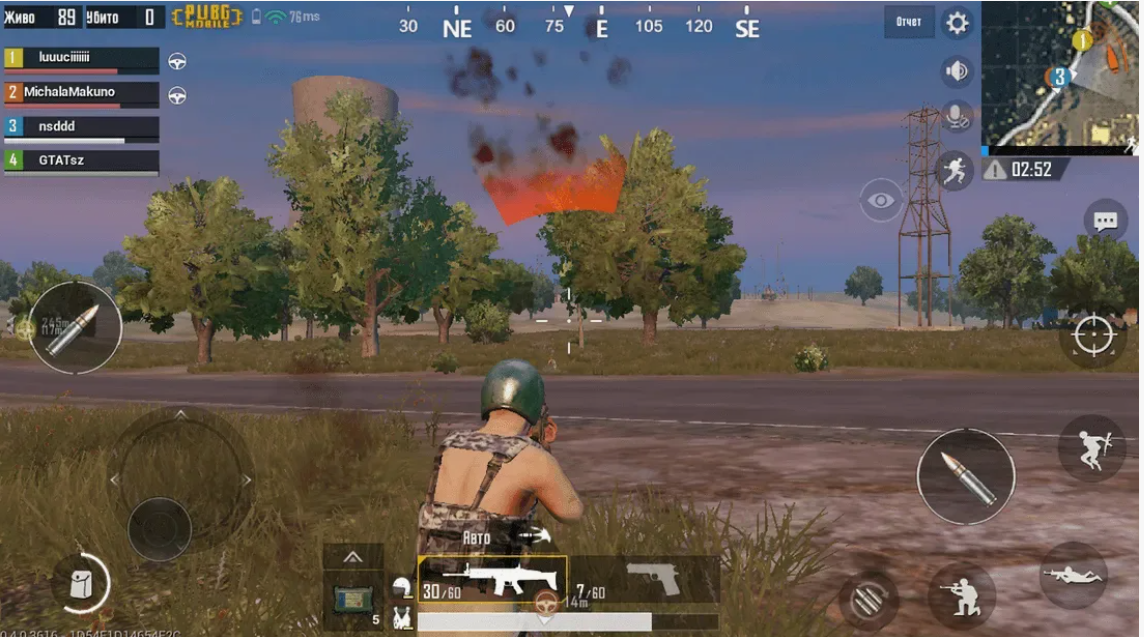Screen dimensions: 1144x637
Task: Toggle the muted microphone icon
Action: pos(957,117)
